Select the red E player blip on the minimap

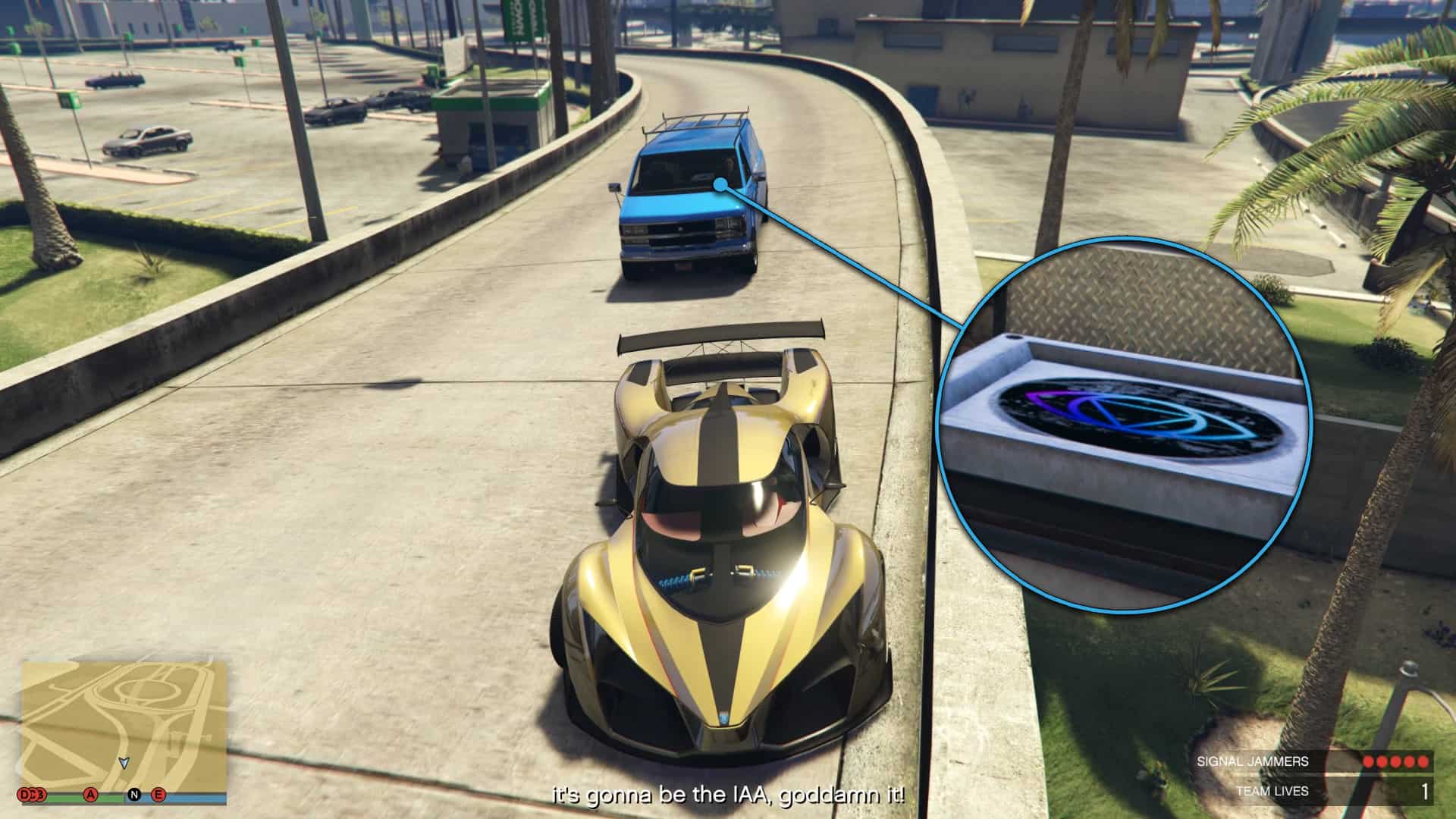(x=158, y=795)
